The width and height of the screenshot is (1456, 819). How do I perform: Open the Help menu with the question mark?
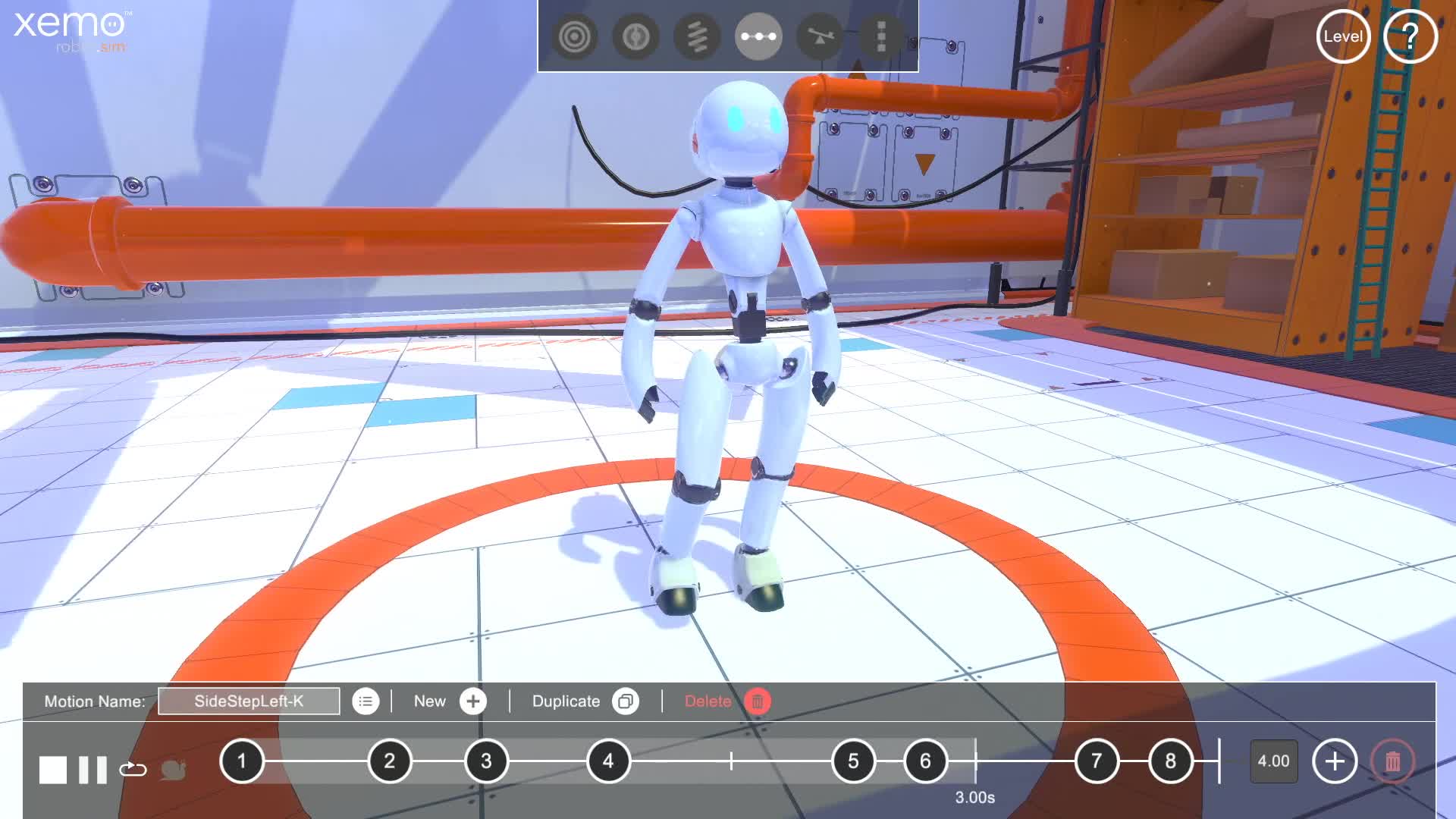pyautogui.click(x=1410, y=36)
